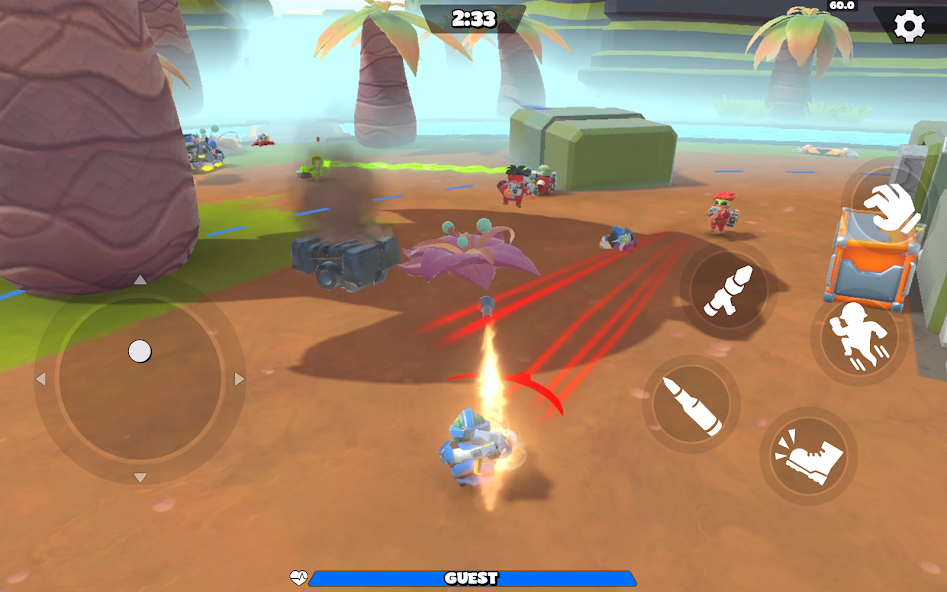
Task: Tap the joystick's left arrow
Action: tap(41, 379)
